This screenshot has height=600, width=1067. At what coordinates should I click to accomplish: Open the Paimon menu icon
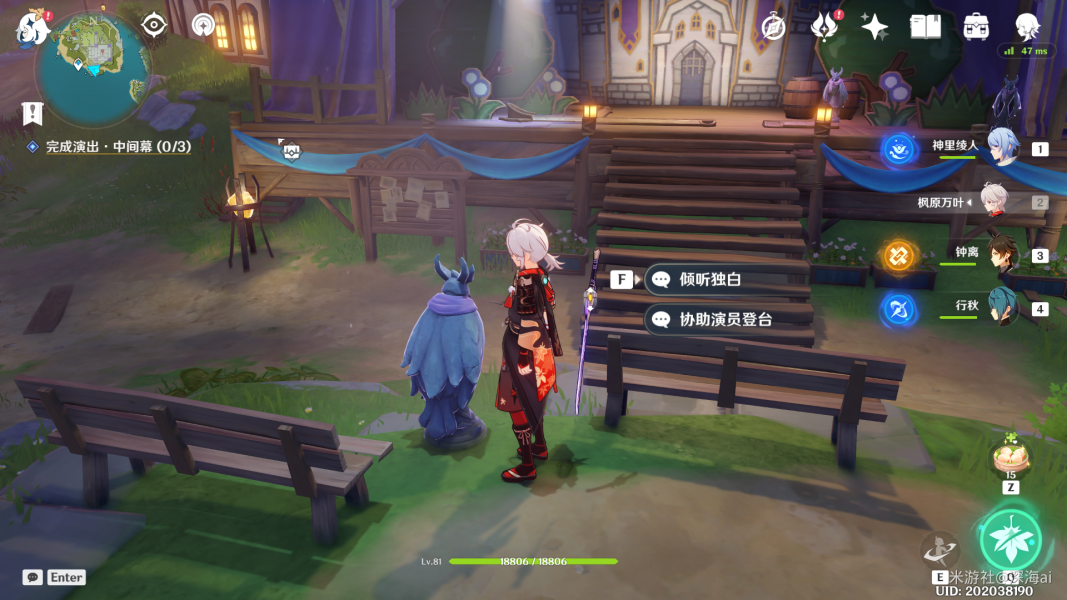pos(32,28)
